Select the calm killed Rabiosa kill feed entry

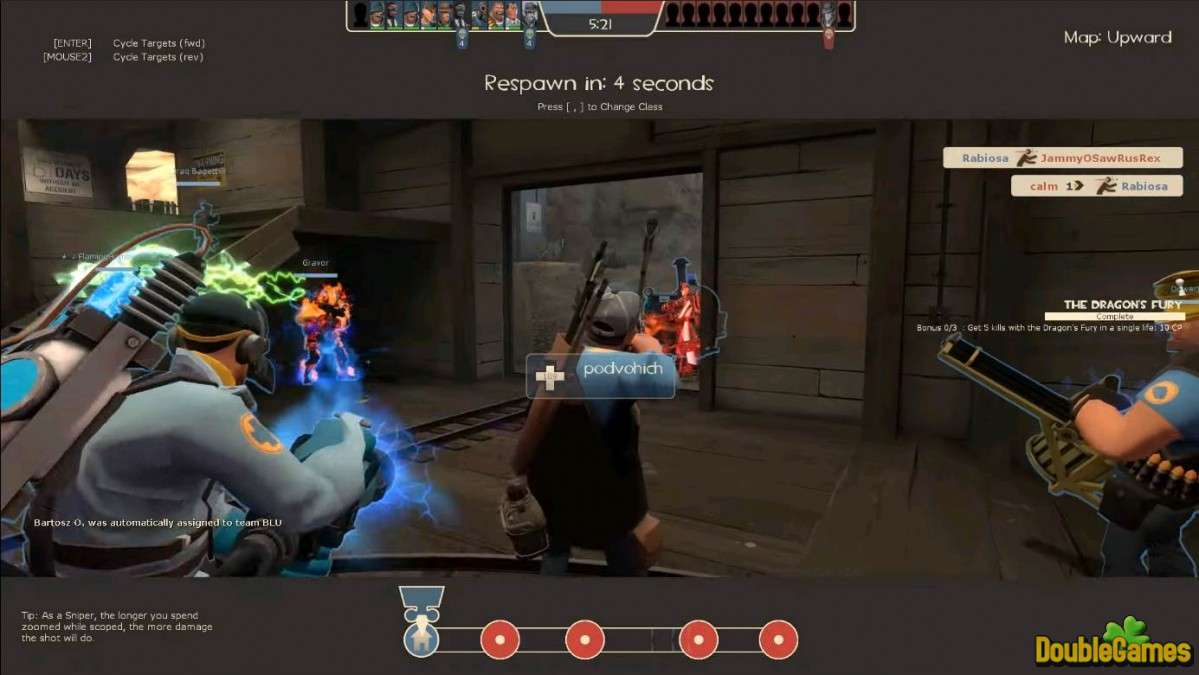[x=1096, y=186]
